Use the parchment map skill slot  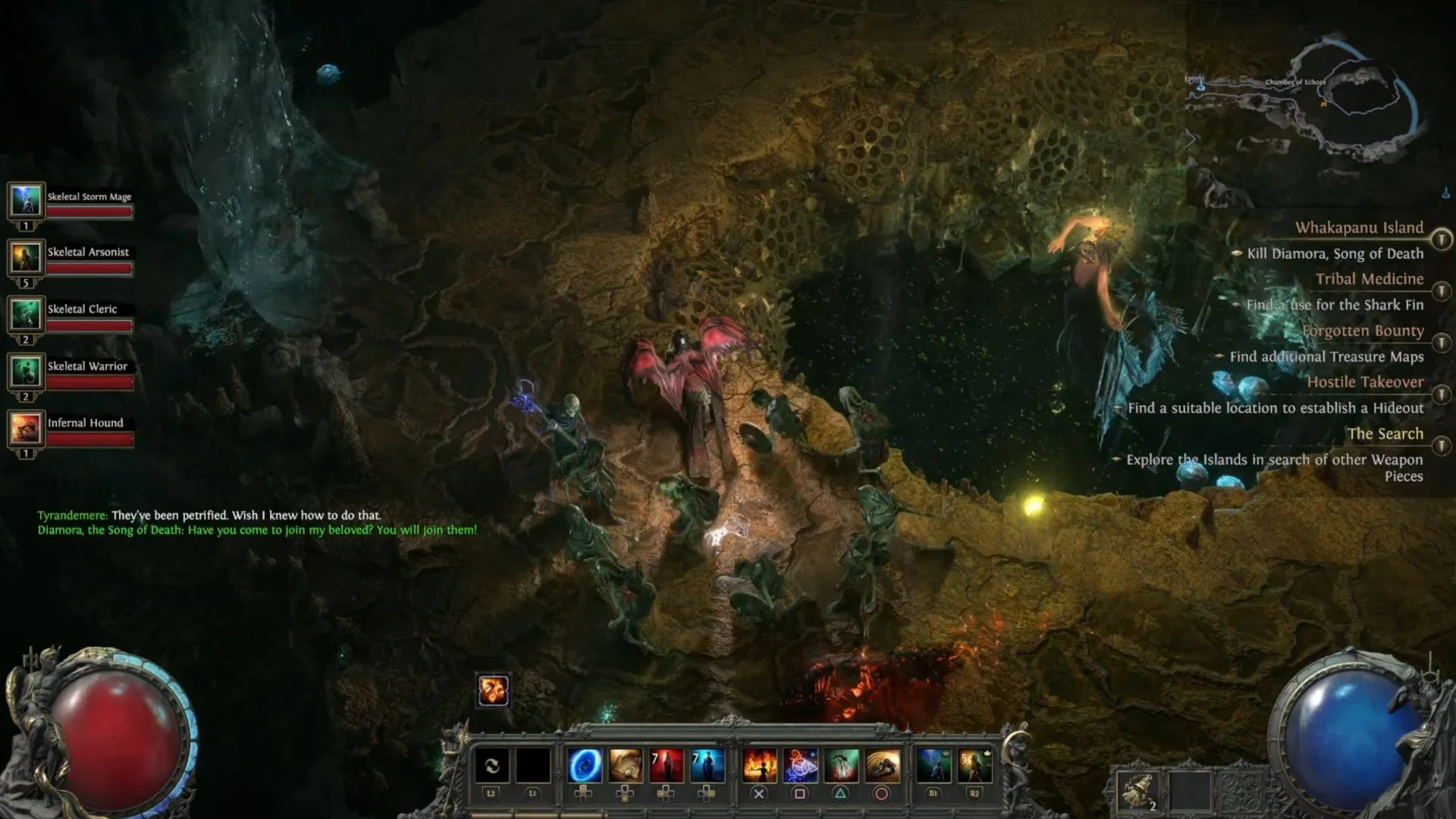tap(626, 766)
